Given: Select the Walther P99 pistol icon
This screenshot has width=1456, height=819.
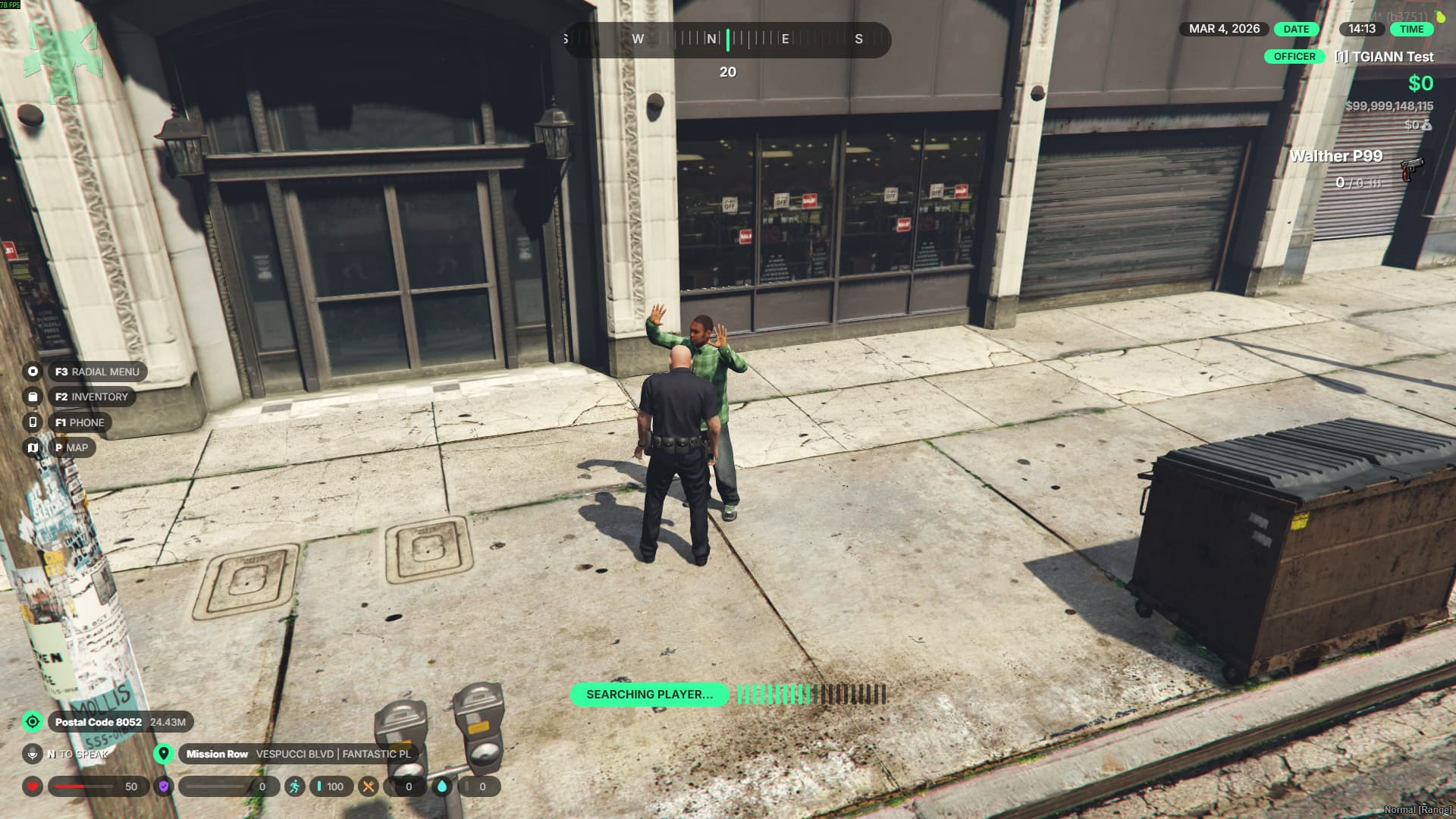Looking at the screenshot, I should click(x=1411, y=168).
